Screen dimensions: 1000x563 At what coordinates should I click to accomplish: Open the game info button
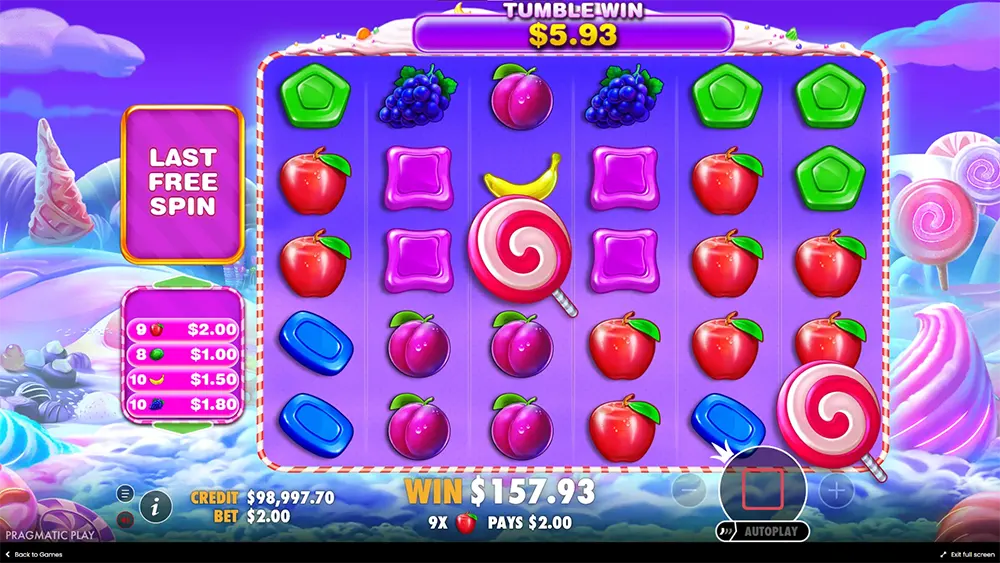click(x=155, y=506)
